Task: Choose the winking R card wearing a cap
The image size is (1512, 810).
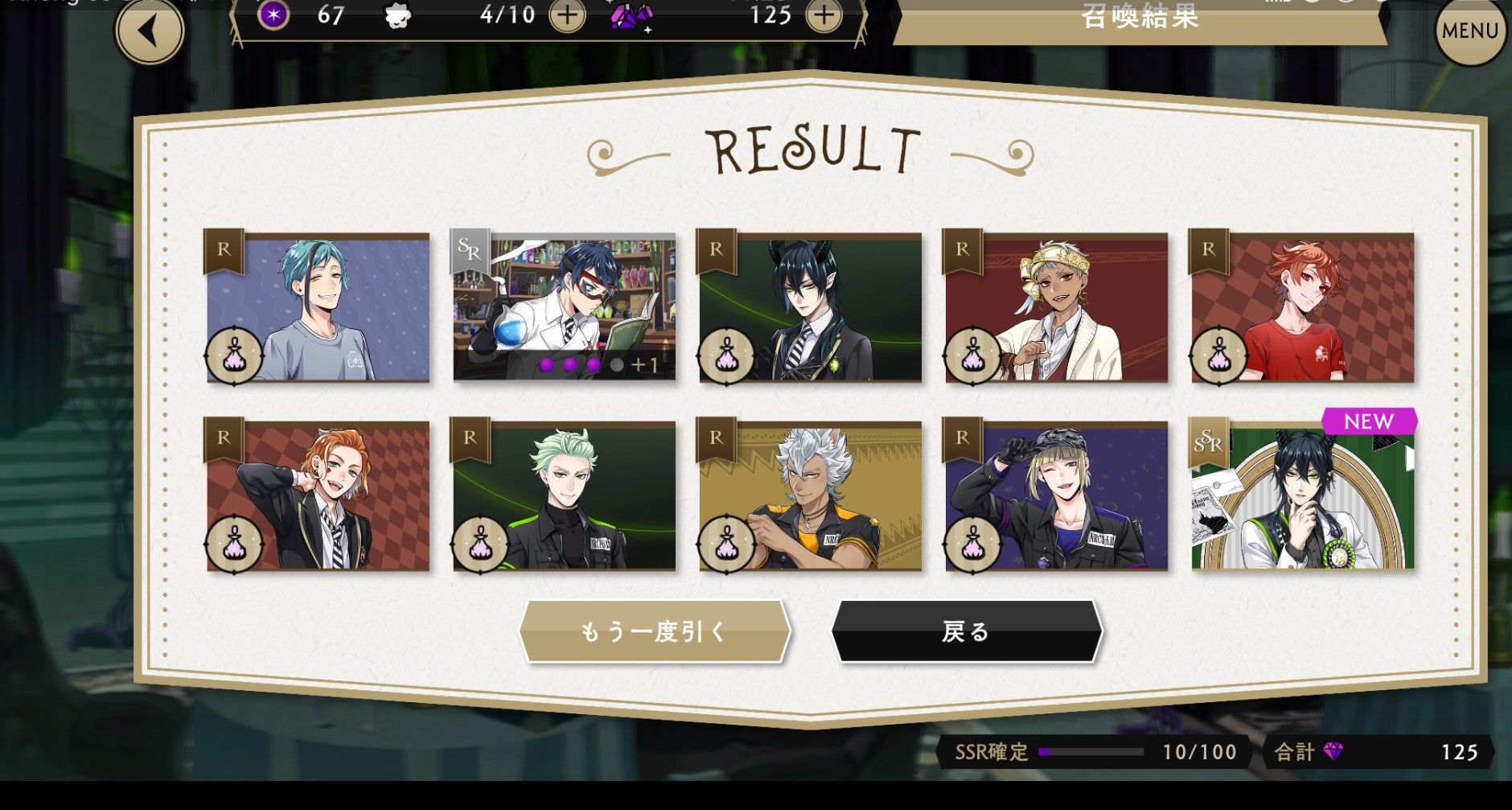Action: click(1056, 496)
